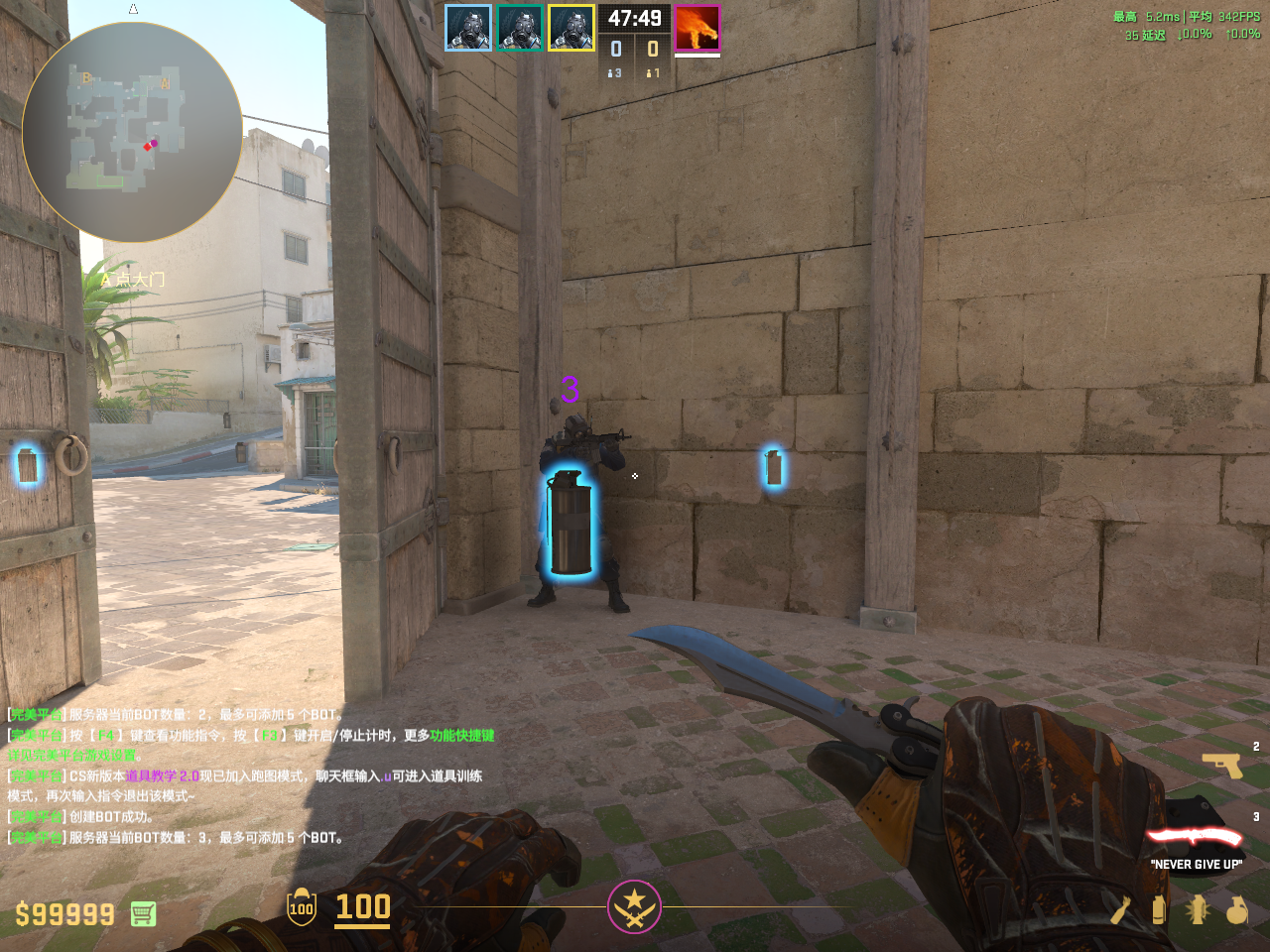Choose the smoke grenade icon
Screen dimensions: 1270x952
[x=1159, y=909]
